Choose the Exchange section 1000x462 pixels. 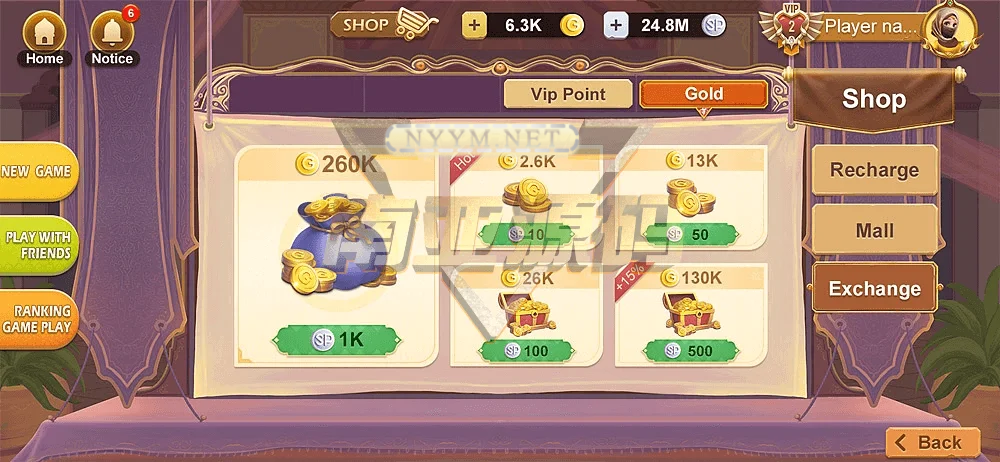[x=874, y=289]
